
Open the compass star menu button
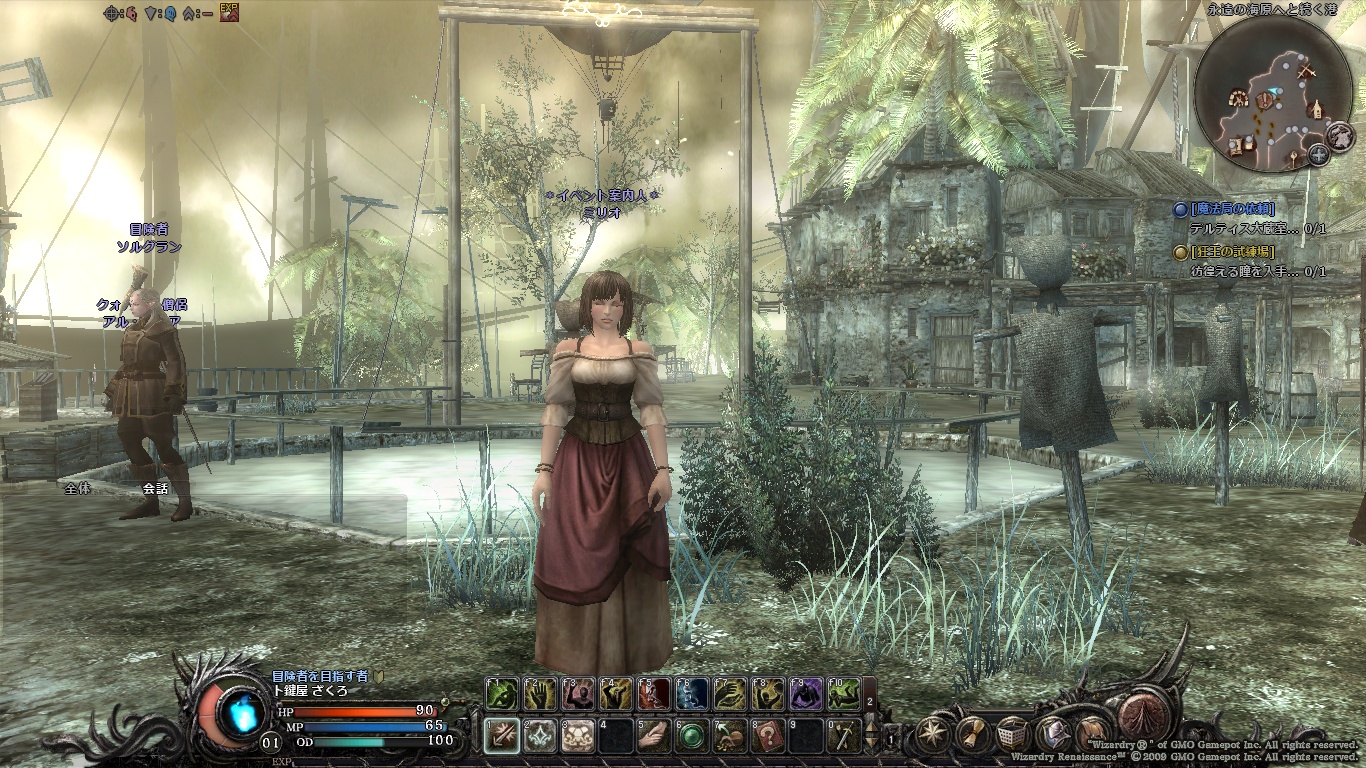pos(934,733)
